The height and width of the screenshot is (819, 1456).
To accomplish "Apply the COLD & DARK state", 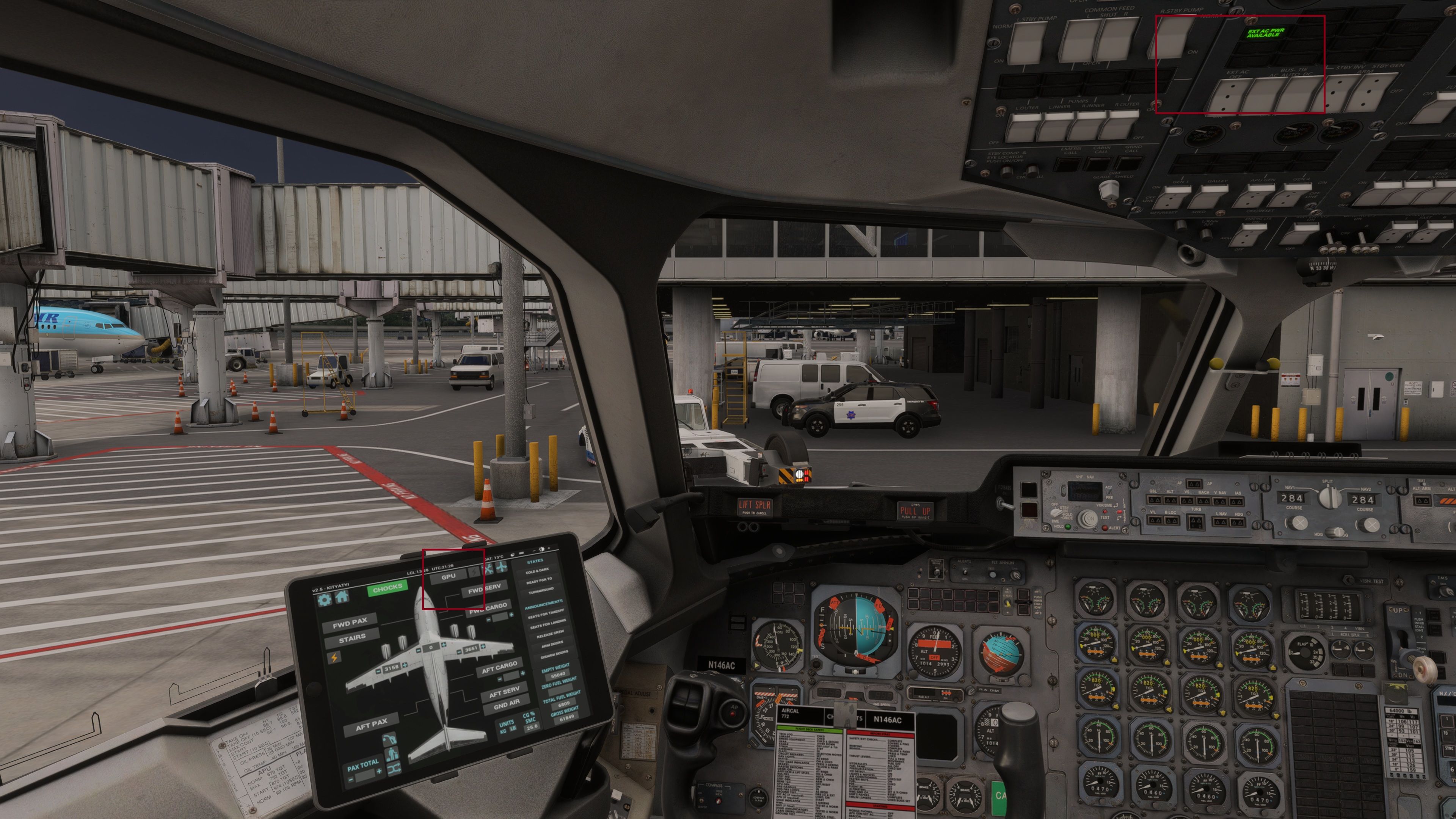I will [538, 571].
